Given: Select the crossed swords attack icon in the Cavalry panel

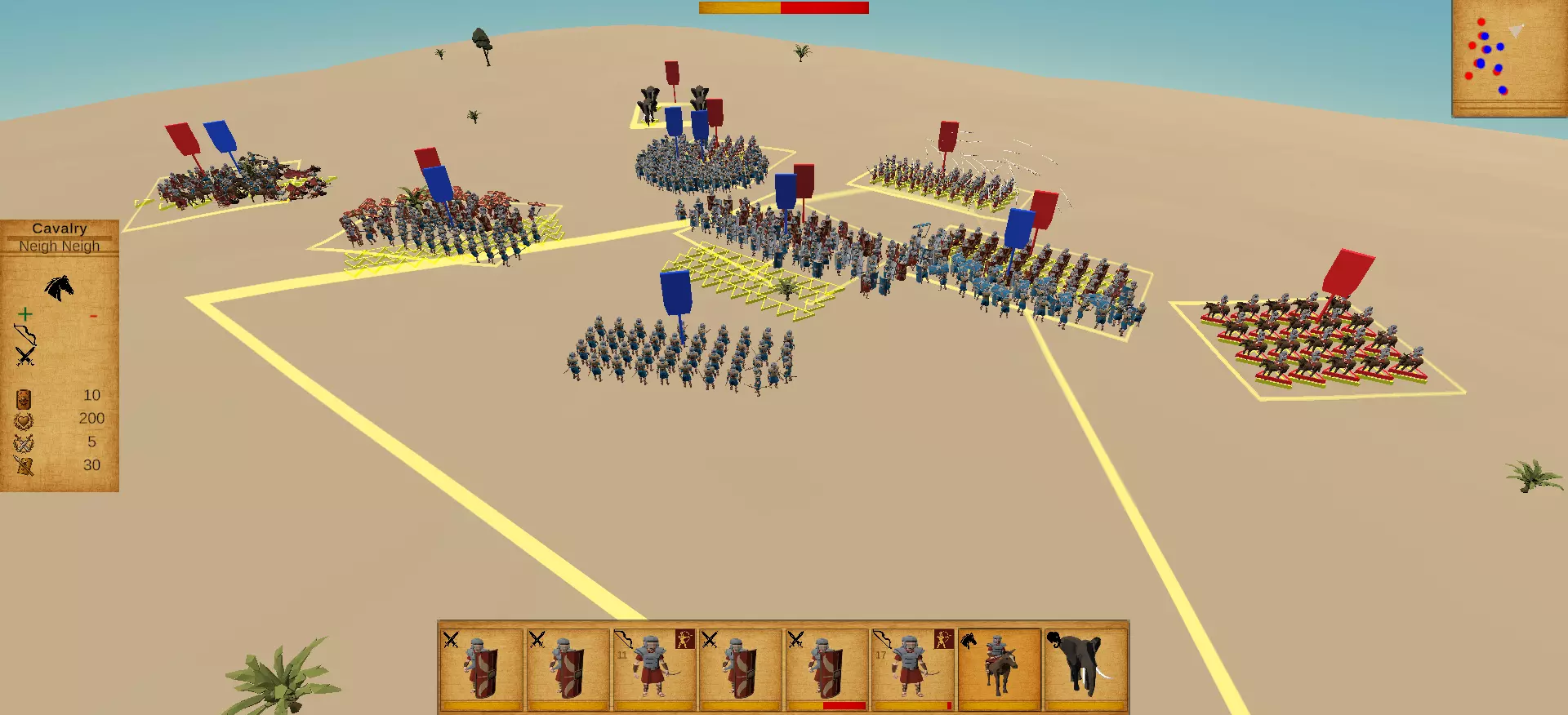Looking at the screenshot, I should coord(24,356).
